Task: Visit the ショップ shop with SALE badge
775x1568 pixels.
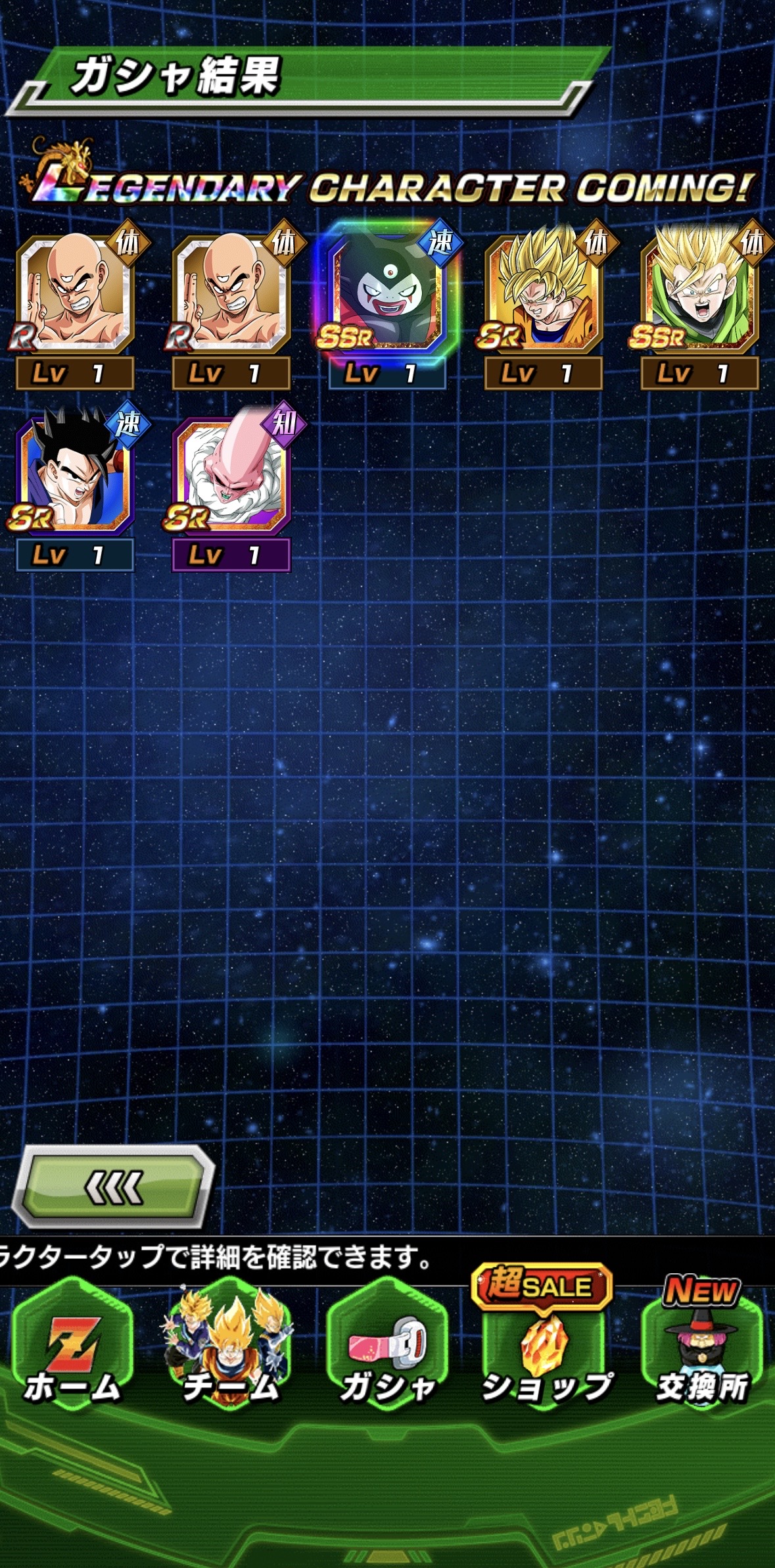Action: pyautogui.click(x=545, y=1349)
